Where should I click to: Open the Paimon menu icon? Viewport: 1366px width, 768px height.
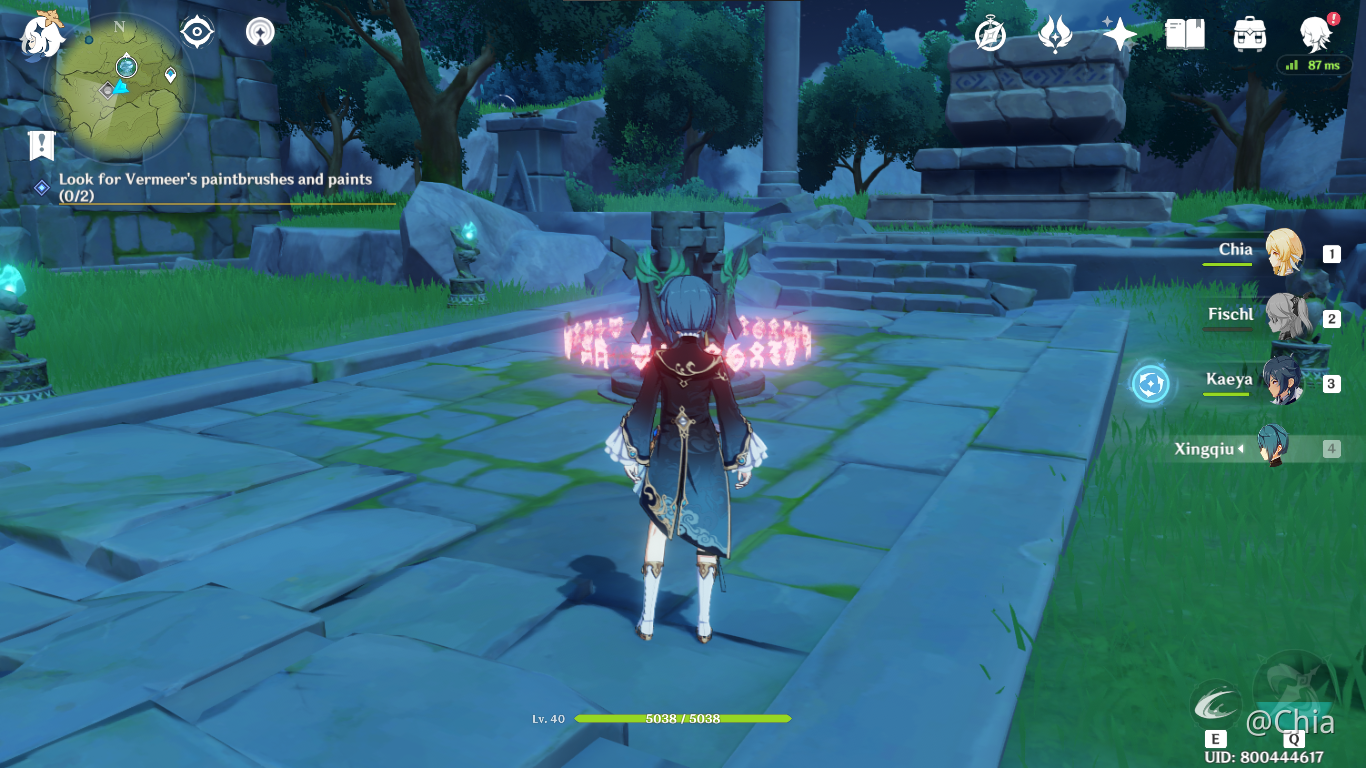click(42, 35)
